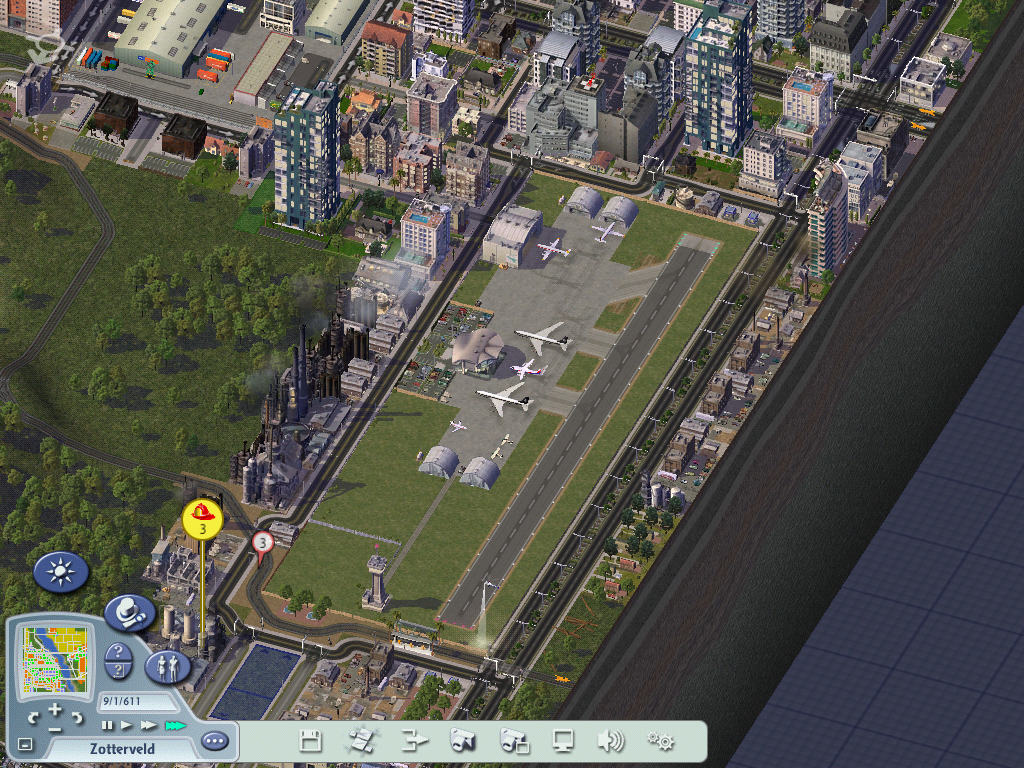Pause the simulation
Screen dimensions: 1024x768
click(107, 725)
